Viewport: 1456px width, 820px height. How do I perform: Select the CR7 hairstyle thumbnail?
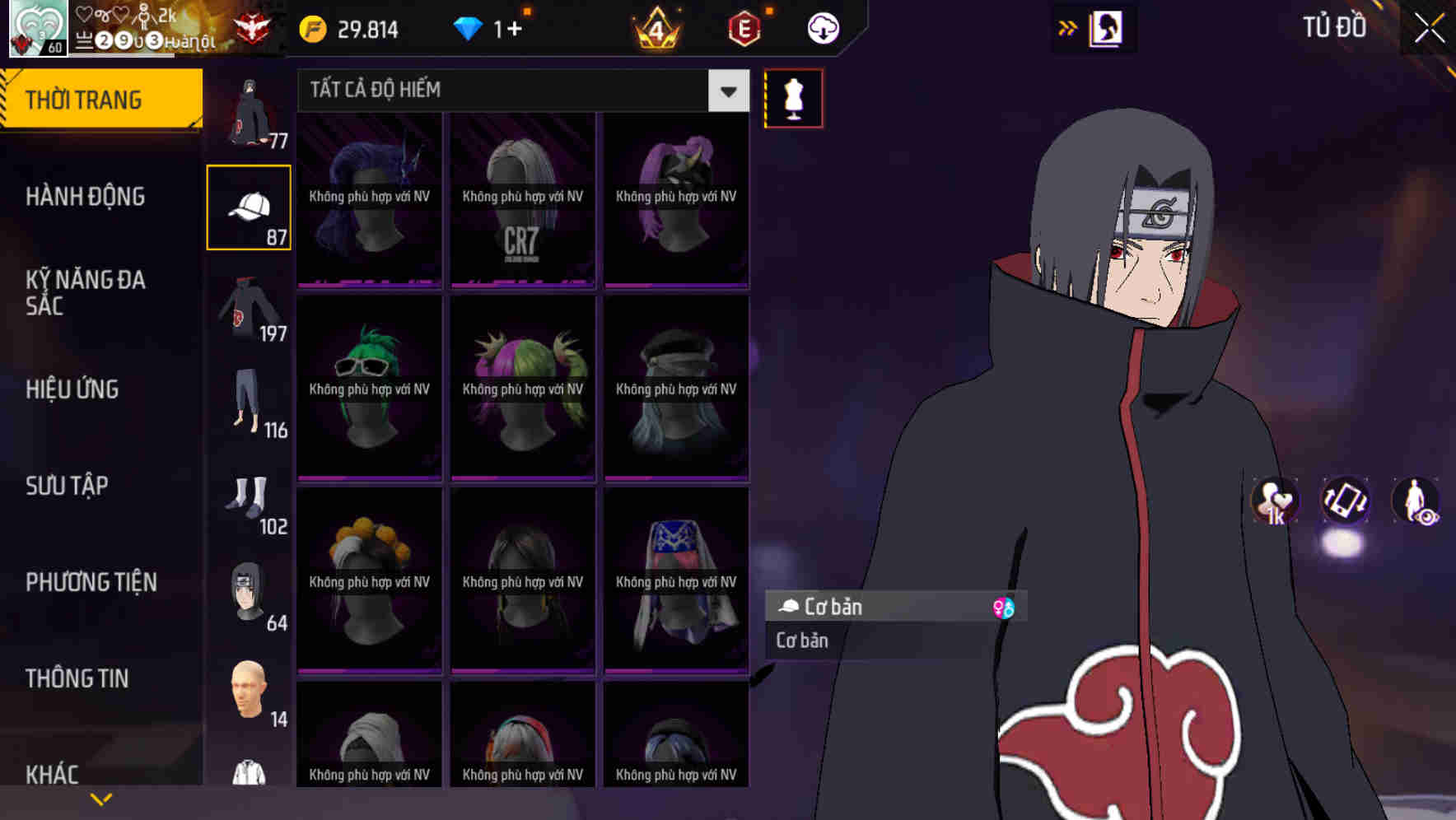(521, 200)
